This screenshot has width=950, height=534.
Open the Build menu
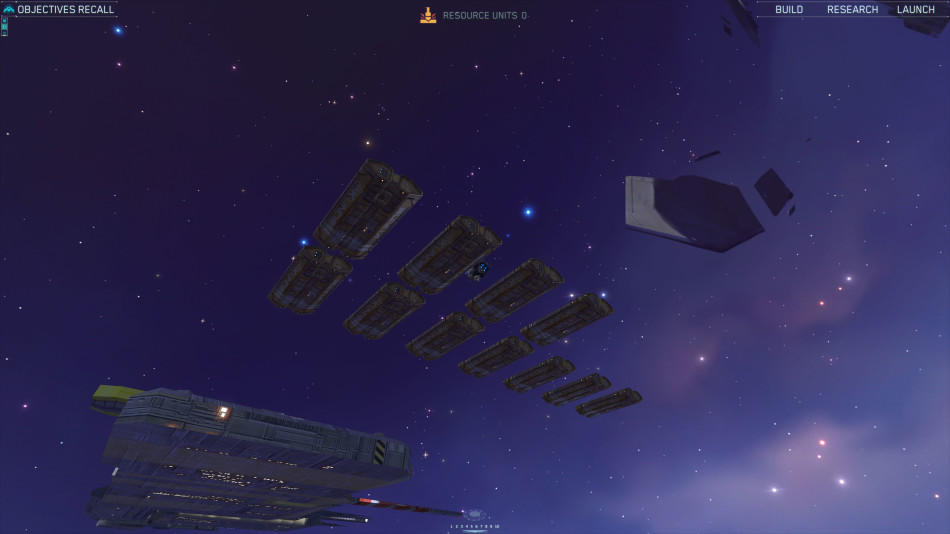click(789, 10)
